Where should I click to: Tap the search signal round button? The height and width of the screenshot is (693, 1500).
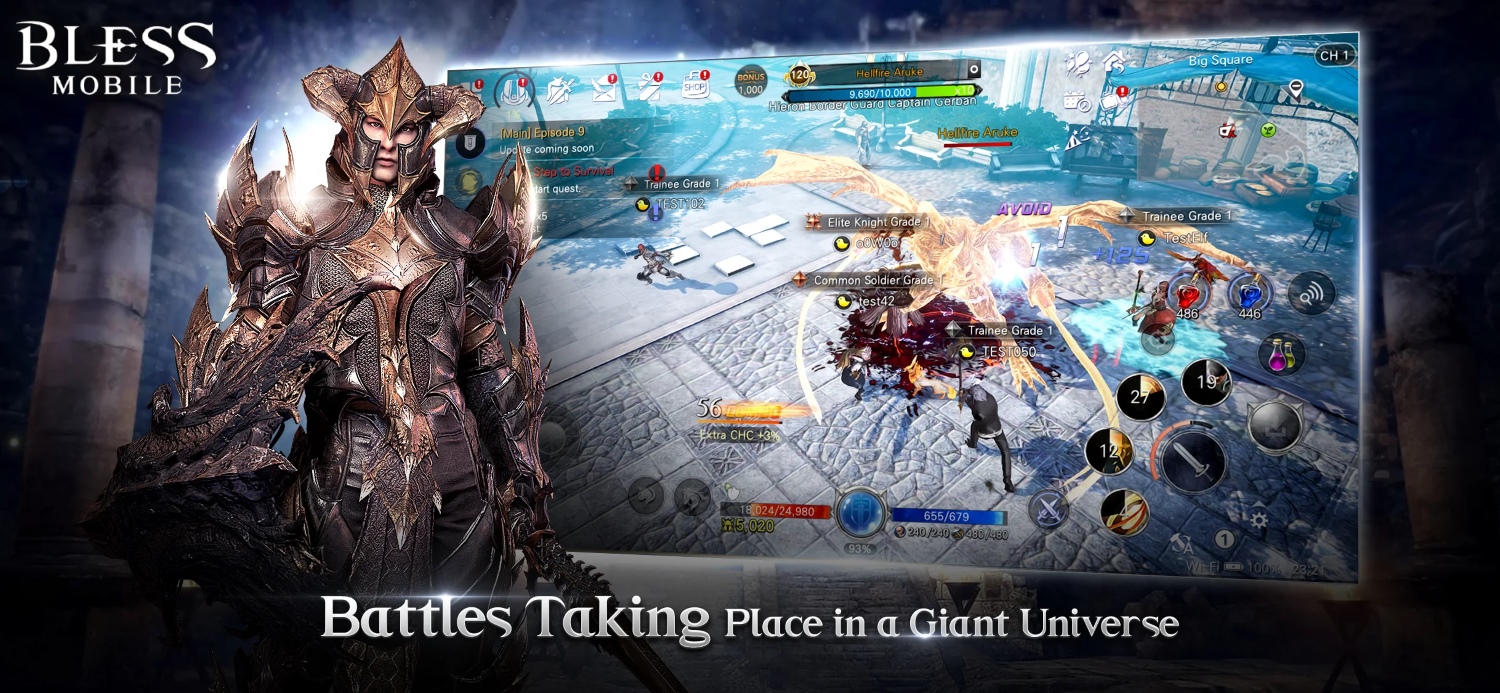point(1311,292)
